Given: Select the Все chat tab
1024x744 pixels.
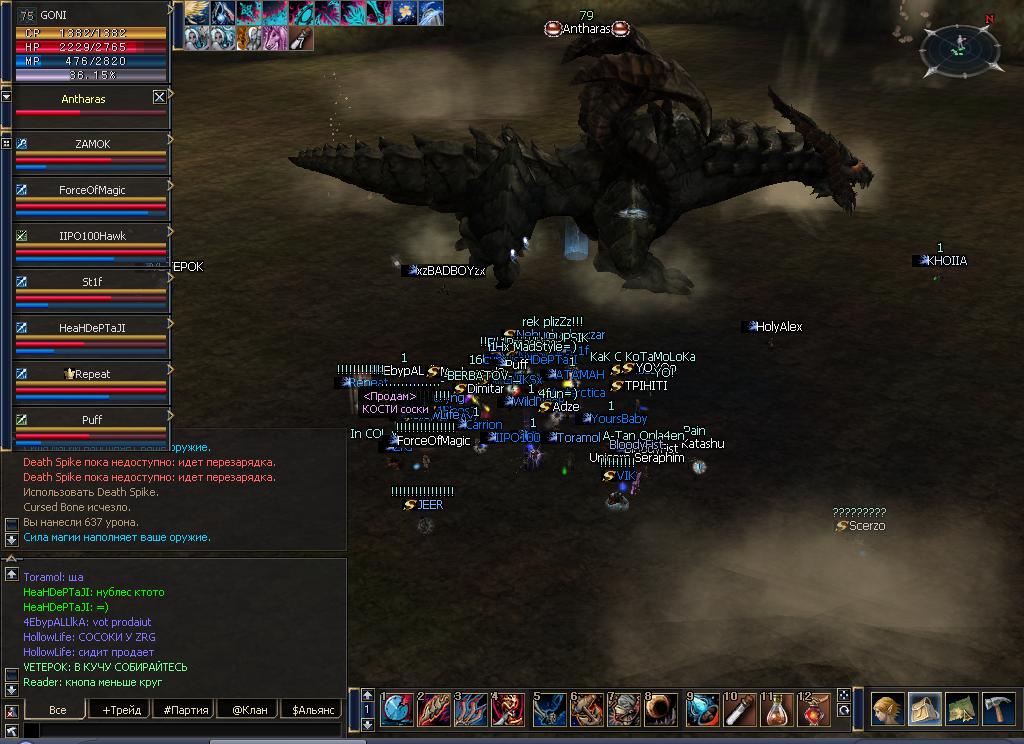Looking at the screenshot, I should [x=58, y=709].
